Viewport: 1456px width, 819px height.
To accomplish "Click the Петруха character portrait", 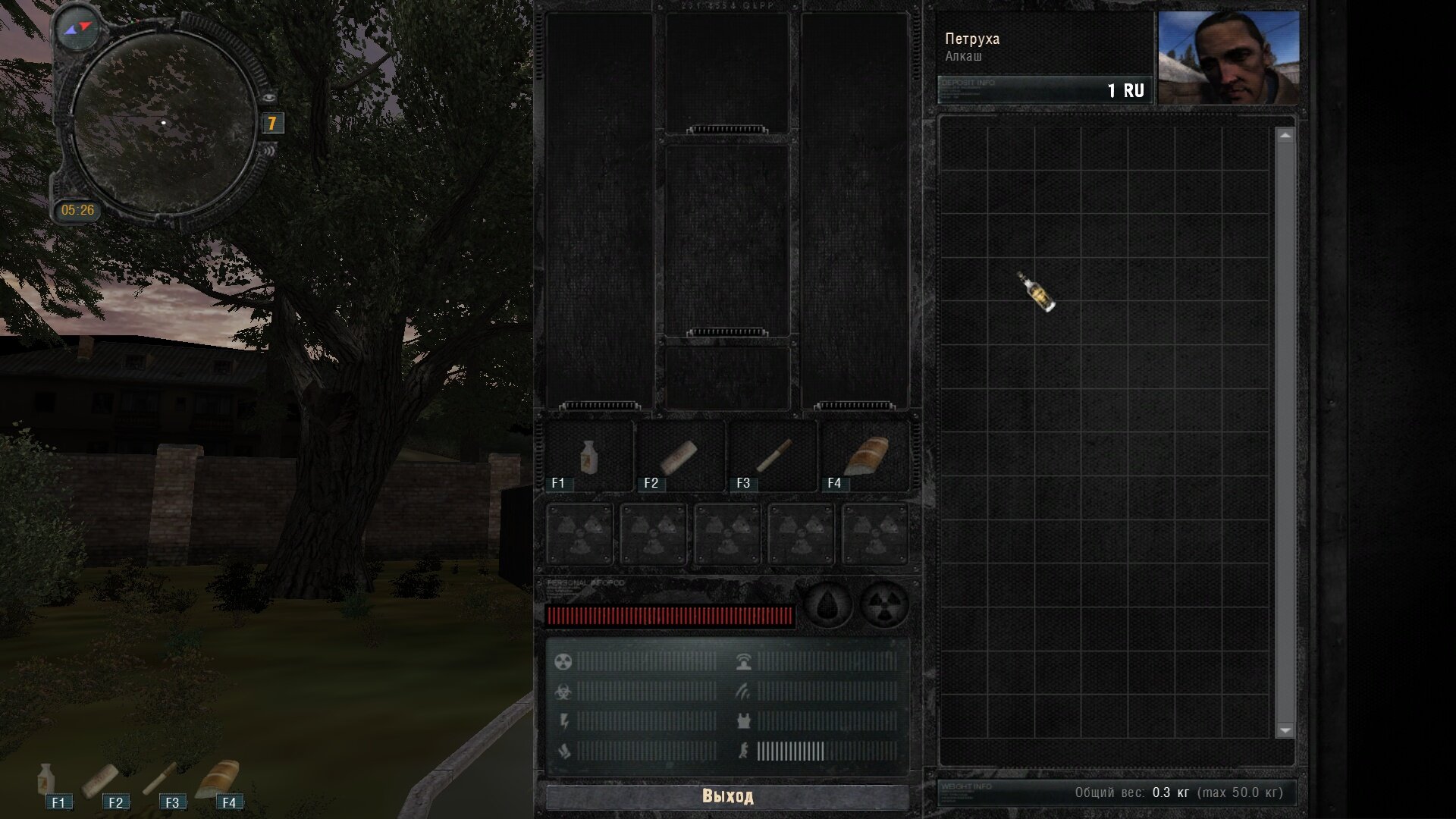I will coord(1228,58).
